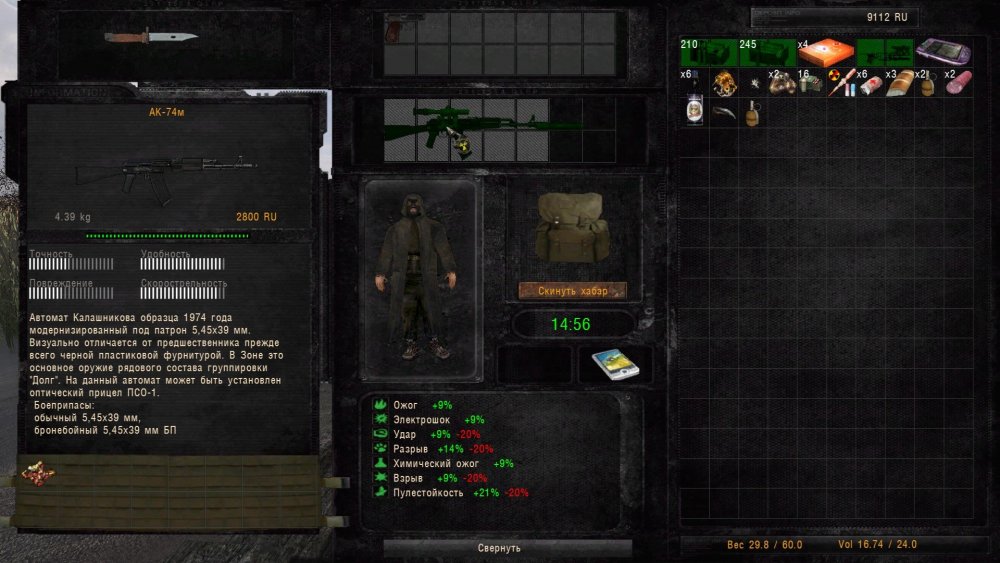Click the "Скинуть хабар" button

(x=573, y=290)
